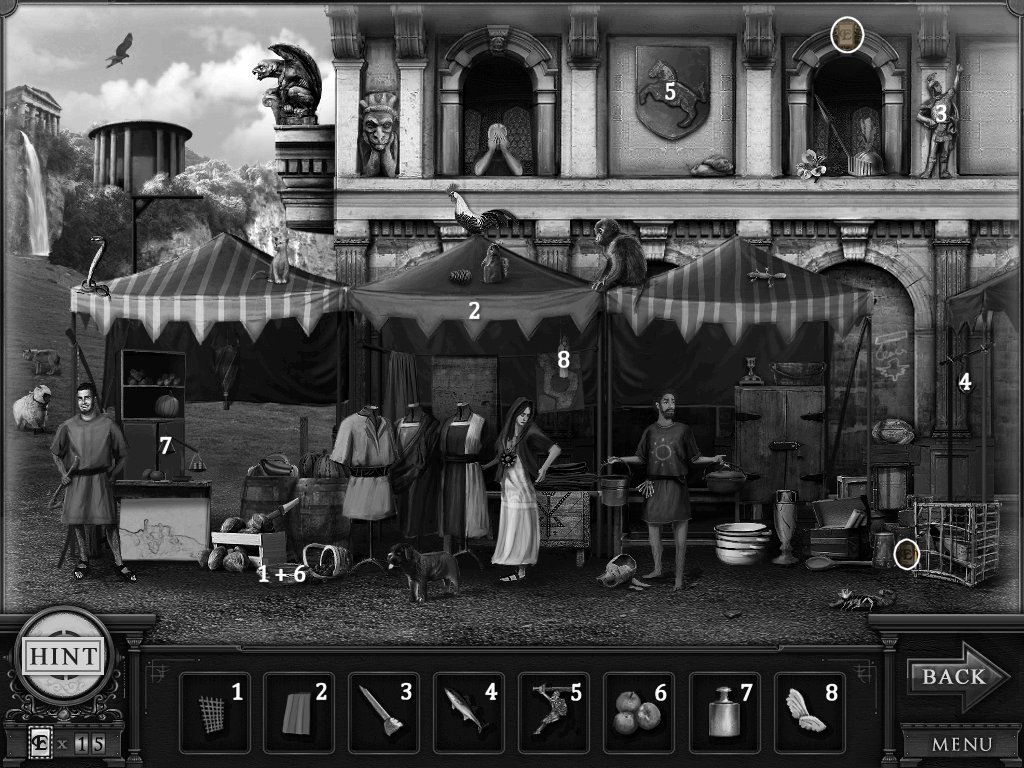Select the net inventory slot
This screenshot has width=1024, height=768.
[215, 712]
